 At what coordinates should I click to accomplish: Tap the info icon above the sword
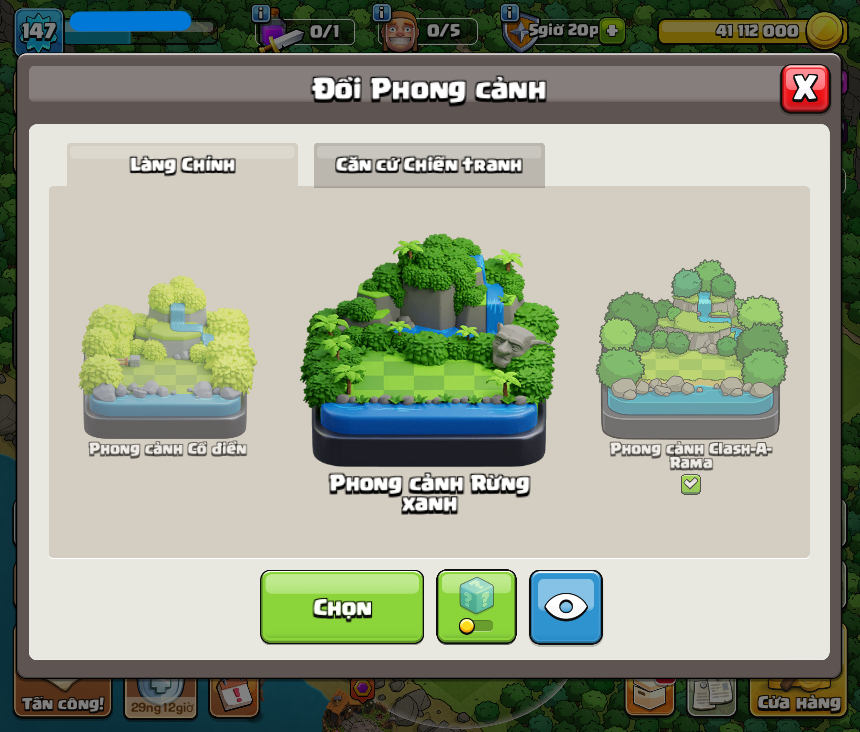pos(261,13)
